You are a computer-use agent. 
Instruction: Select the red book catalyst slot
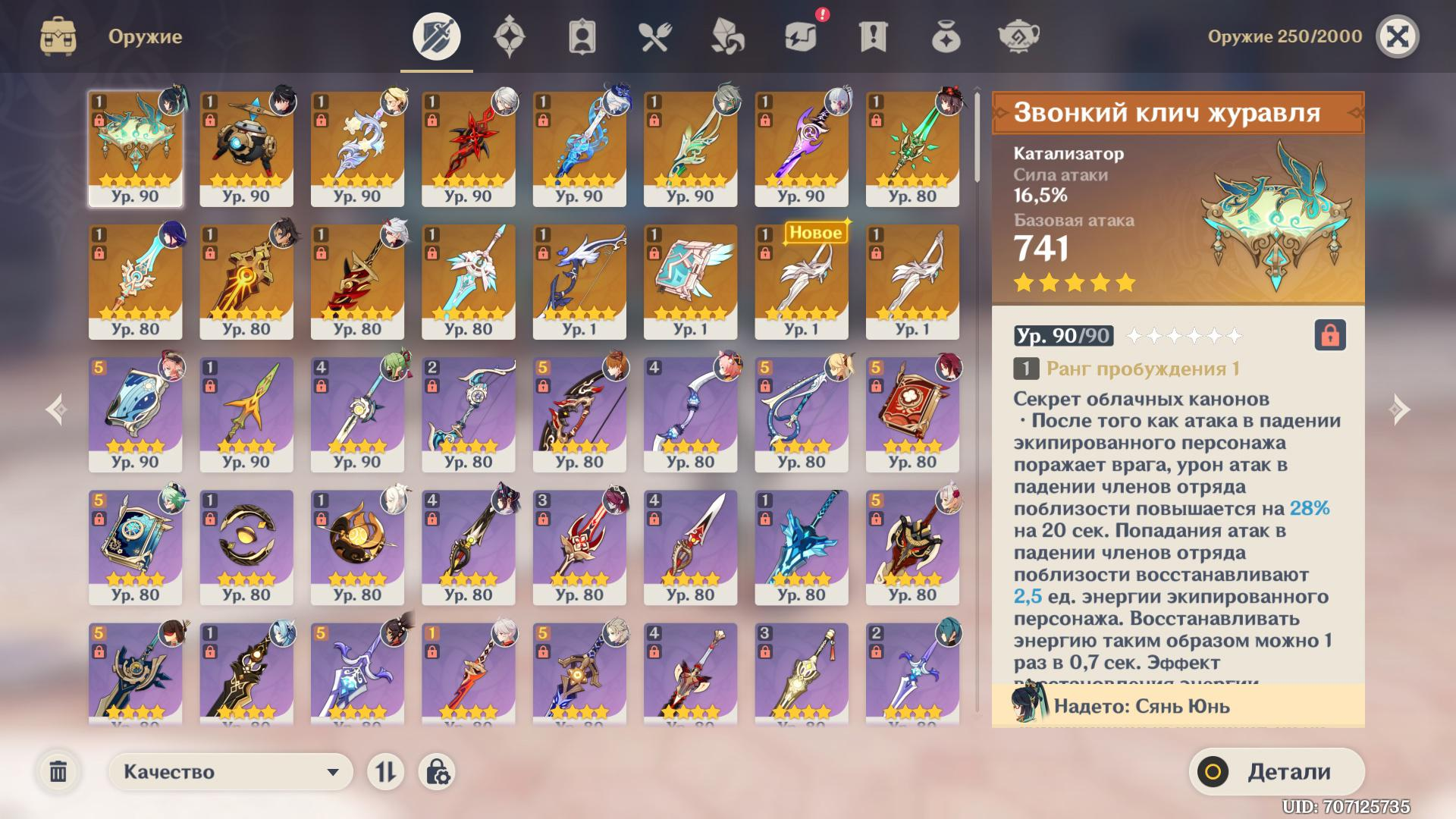(912, 414)
